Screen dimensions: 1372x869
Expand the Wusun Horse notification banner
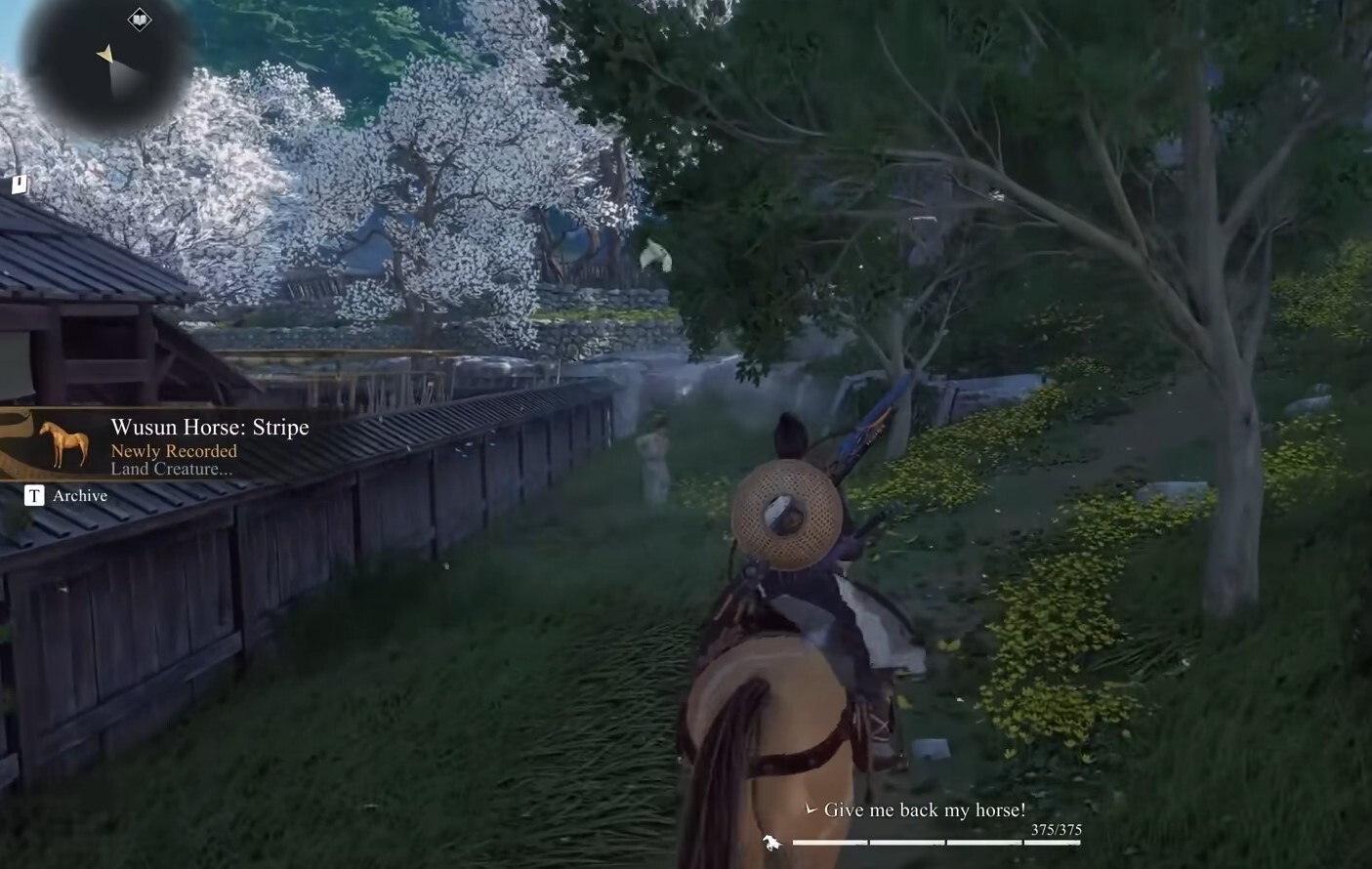(176, 444)
